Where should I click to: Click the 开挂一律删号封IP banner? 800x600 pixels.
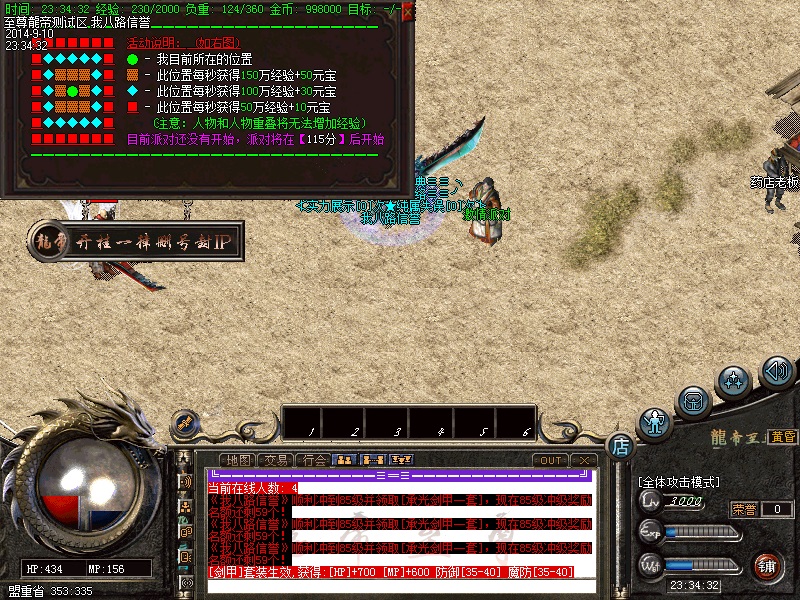point(145,241)
